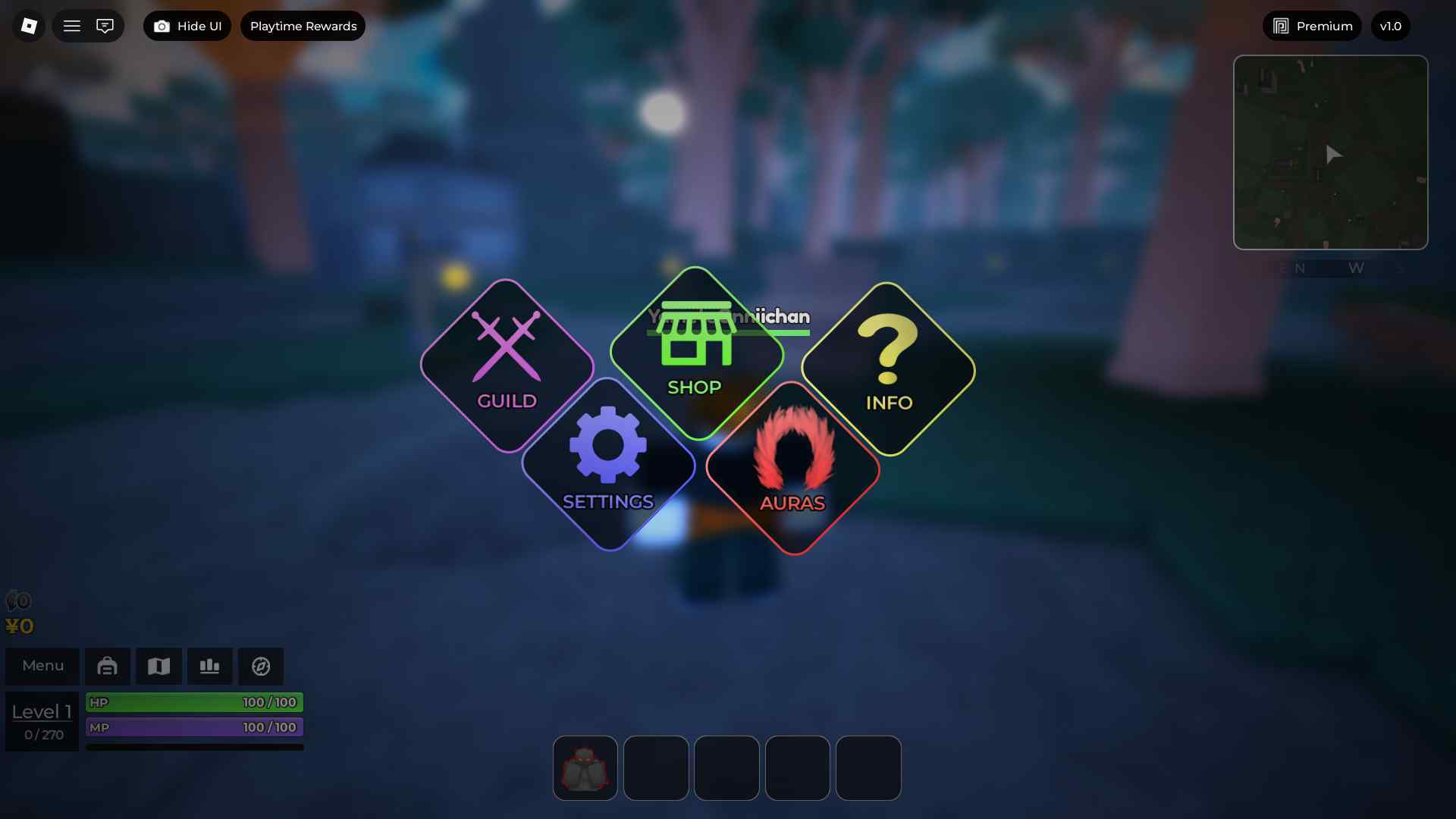Image resolution: width=1456 pixels, height=819 pixels.
Task: Expand the minimap in the top-right corner
Action: pos(1331,152)
